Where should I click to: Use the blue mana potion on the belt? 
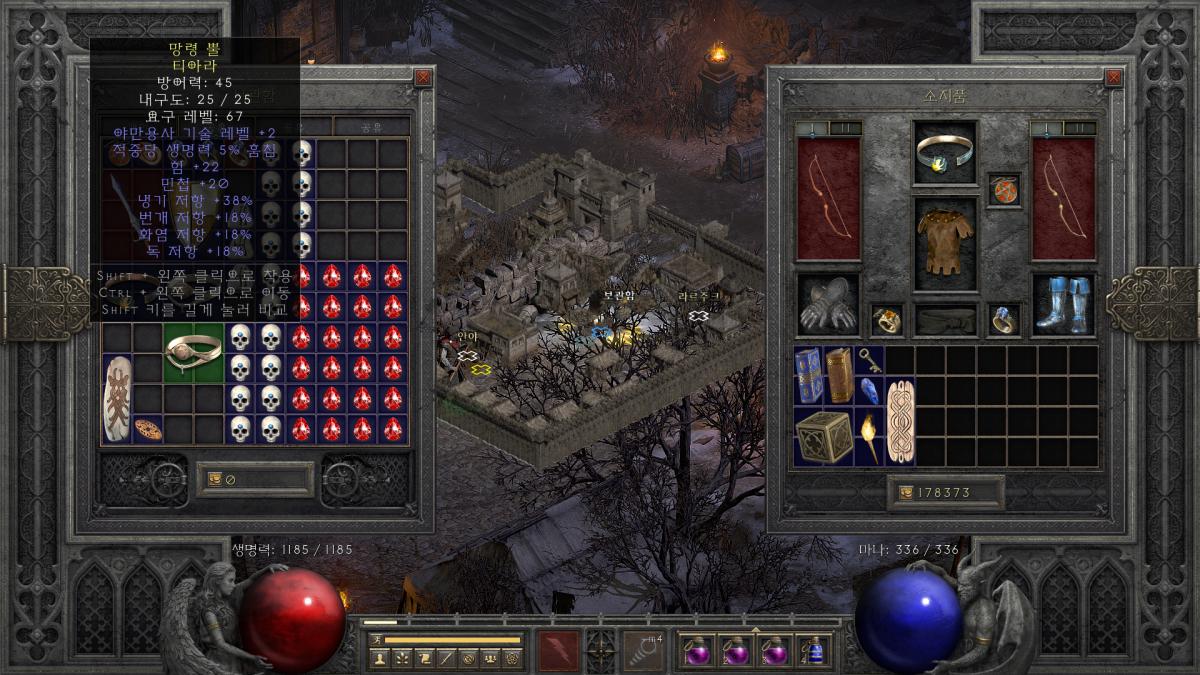point(816,652)
